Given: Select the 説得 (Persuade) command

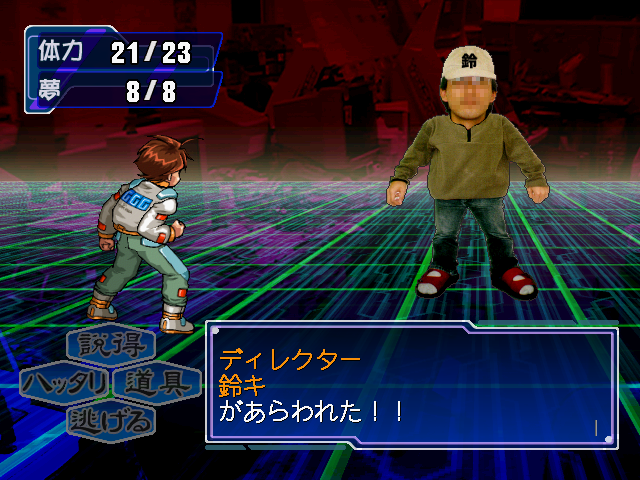Looking at the screenshot, I should click(x=111, y=346).
